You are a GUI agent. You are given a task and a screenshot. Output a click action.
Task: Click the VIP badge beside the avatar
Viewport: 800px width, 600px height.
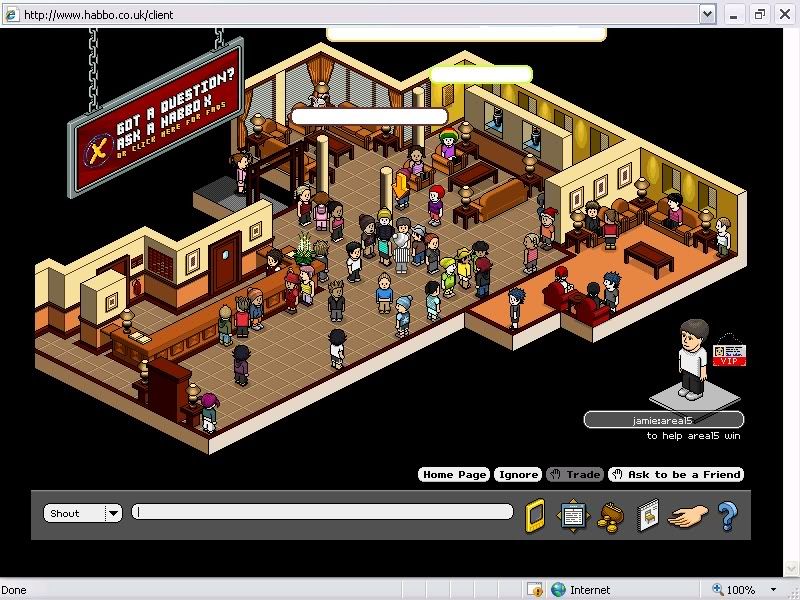pyautogui.click(x=730, y=355)
